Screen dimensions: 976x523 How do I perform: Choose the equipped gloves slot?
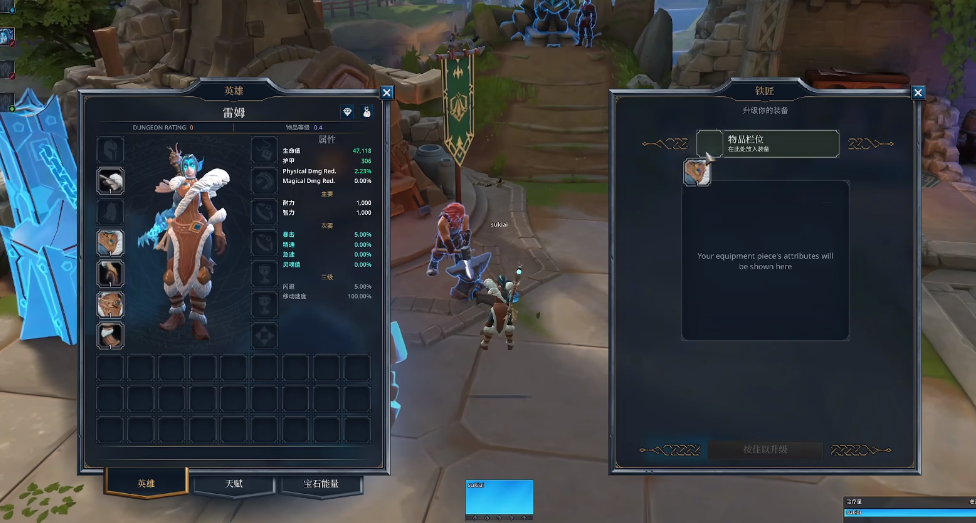pos(110,273)
